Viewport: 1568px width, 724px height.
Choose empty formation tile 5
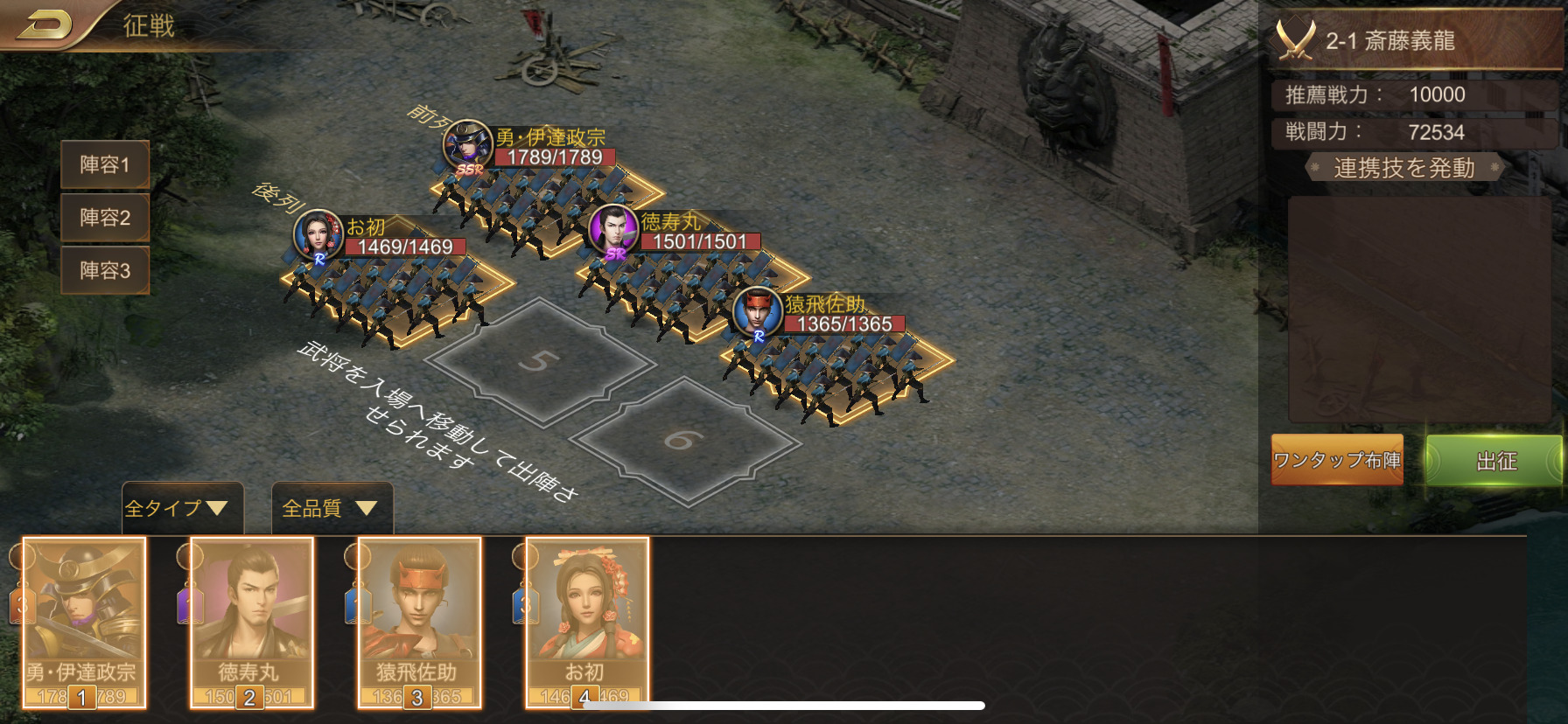point(540,361)
